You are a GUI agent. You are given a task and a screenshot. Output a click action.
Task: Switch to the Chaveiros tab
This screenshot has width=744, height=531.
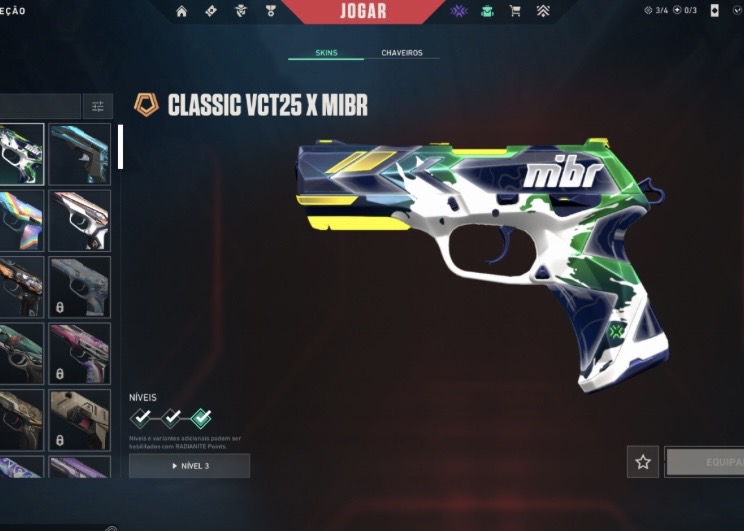(402, 53)
